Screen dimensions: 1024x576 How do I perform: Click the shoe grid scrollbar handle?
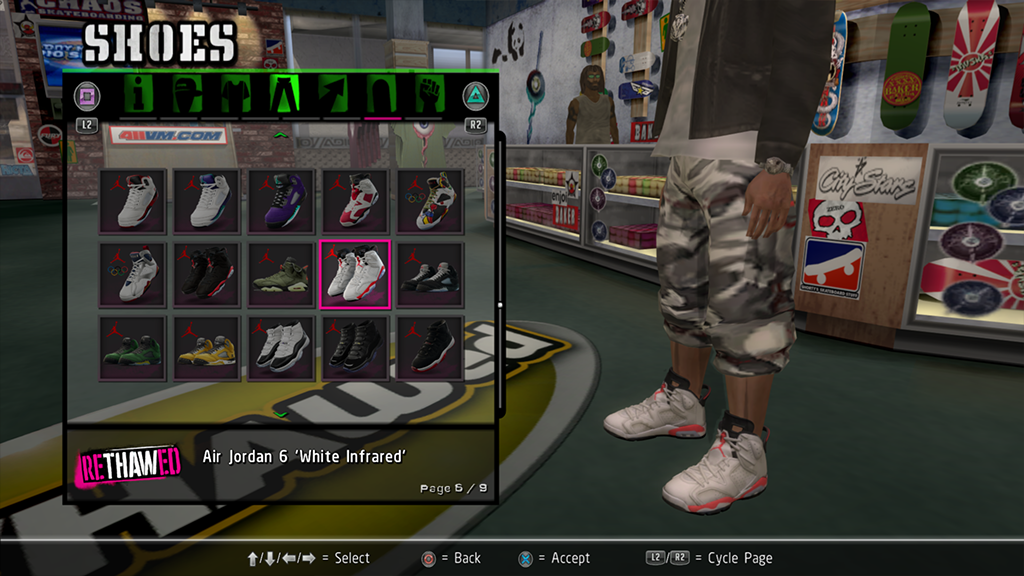tap(500, 305)
